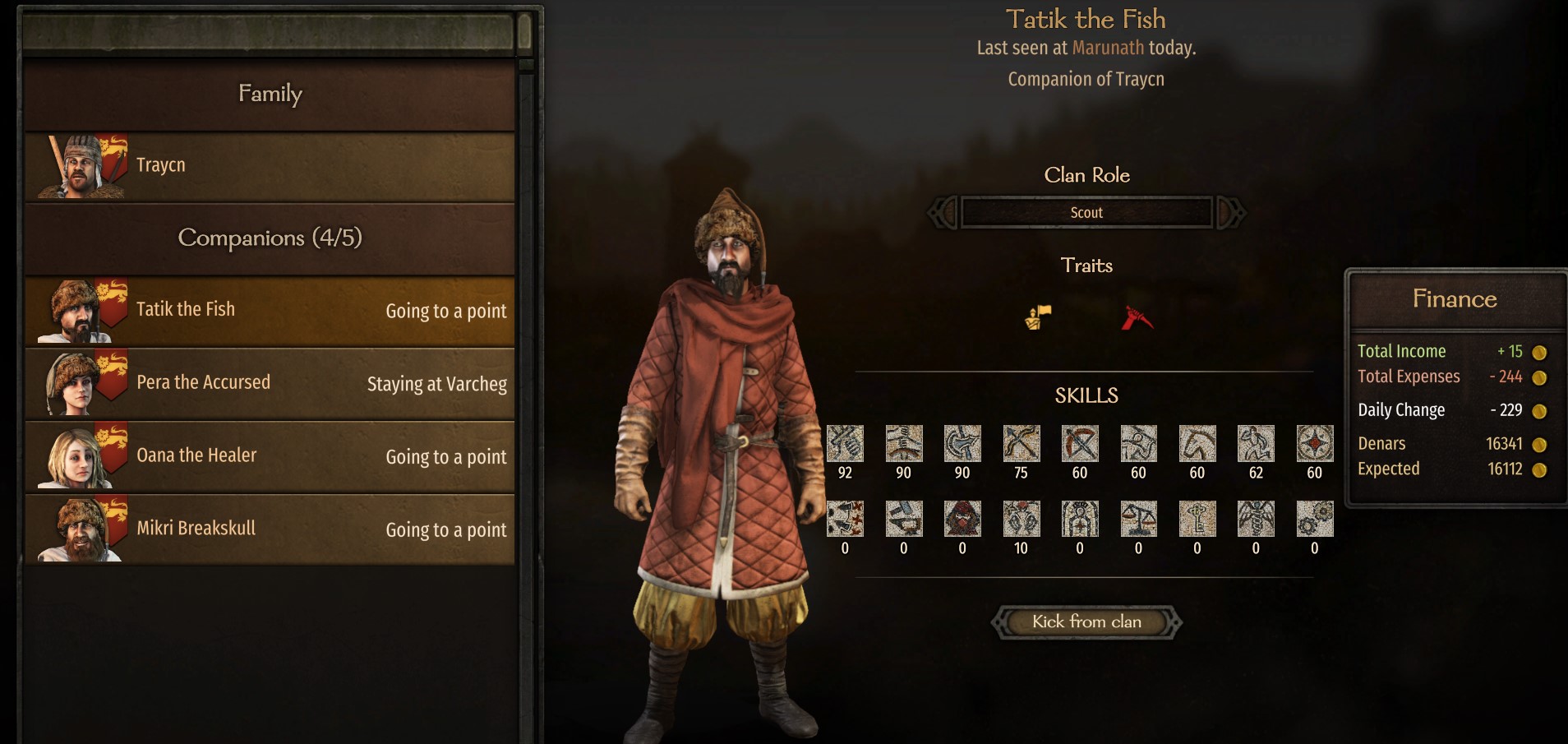Select Traycn in the Family list
Image resolution: width=1568 pixels, height=744 pixels.
pos(270,166)
